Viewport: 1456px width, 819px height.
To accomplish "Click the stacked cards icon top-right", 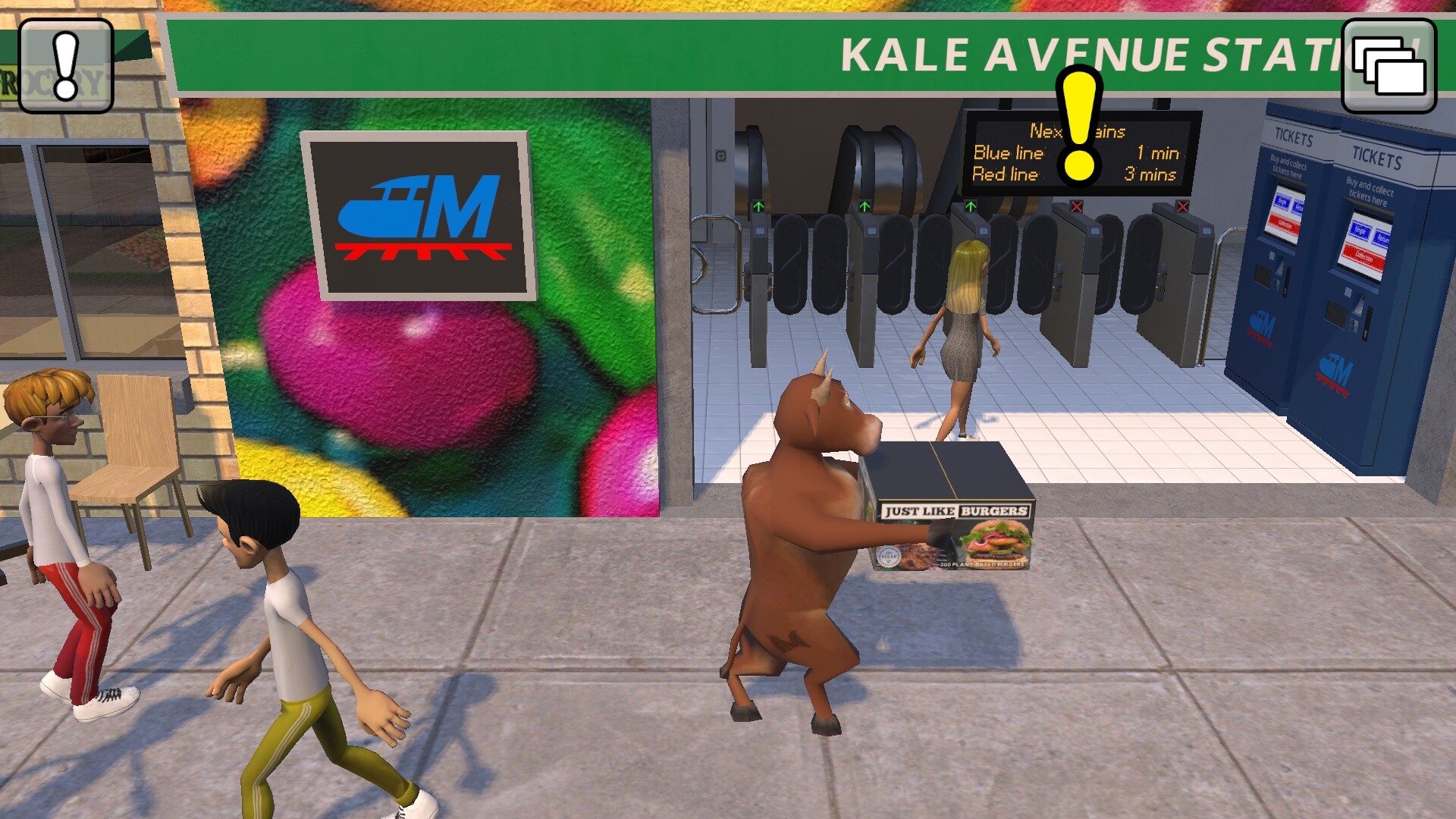I will point(1390,66).
